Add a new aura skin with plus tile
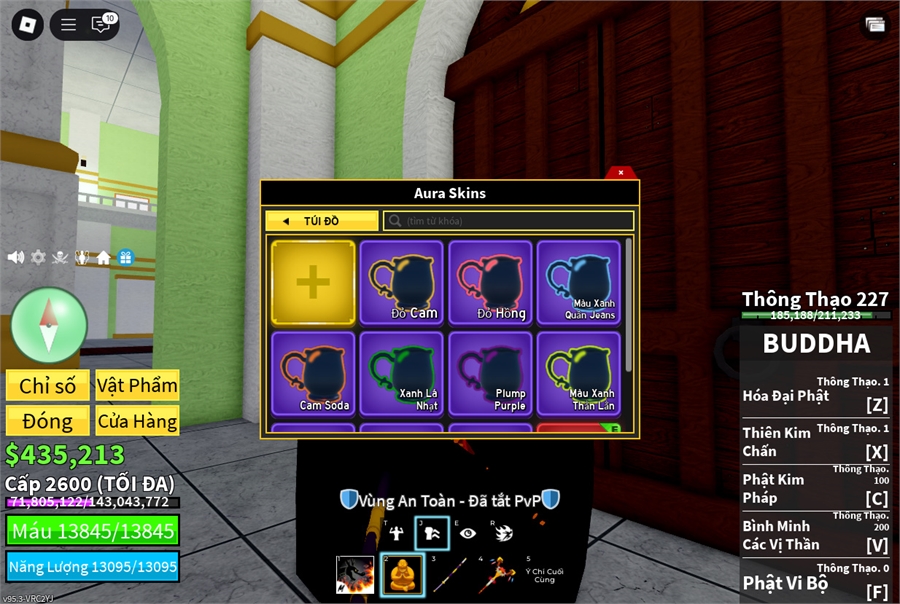Image resolution: width=900 pixels, height=604 pixels. [313, 282]
